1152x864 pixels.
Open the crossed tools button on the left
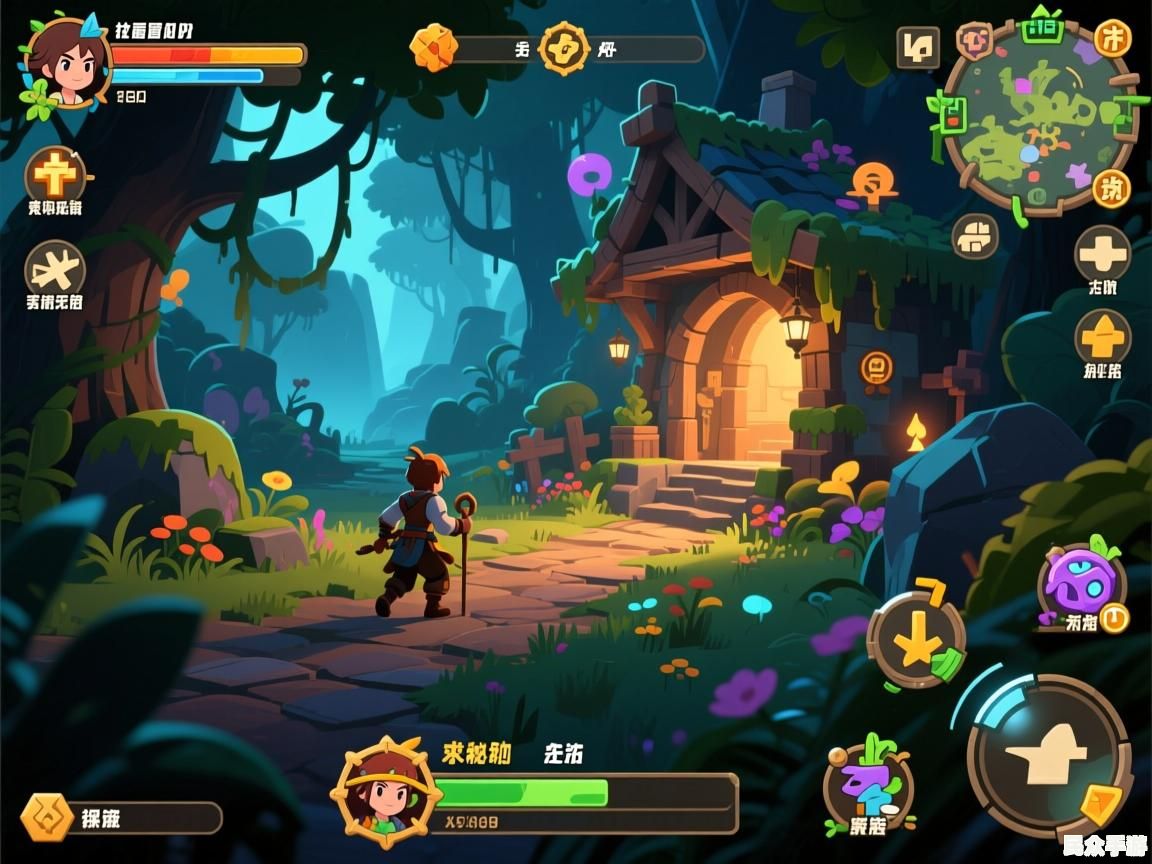point(55,270)
